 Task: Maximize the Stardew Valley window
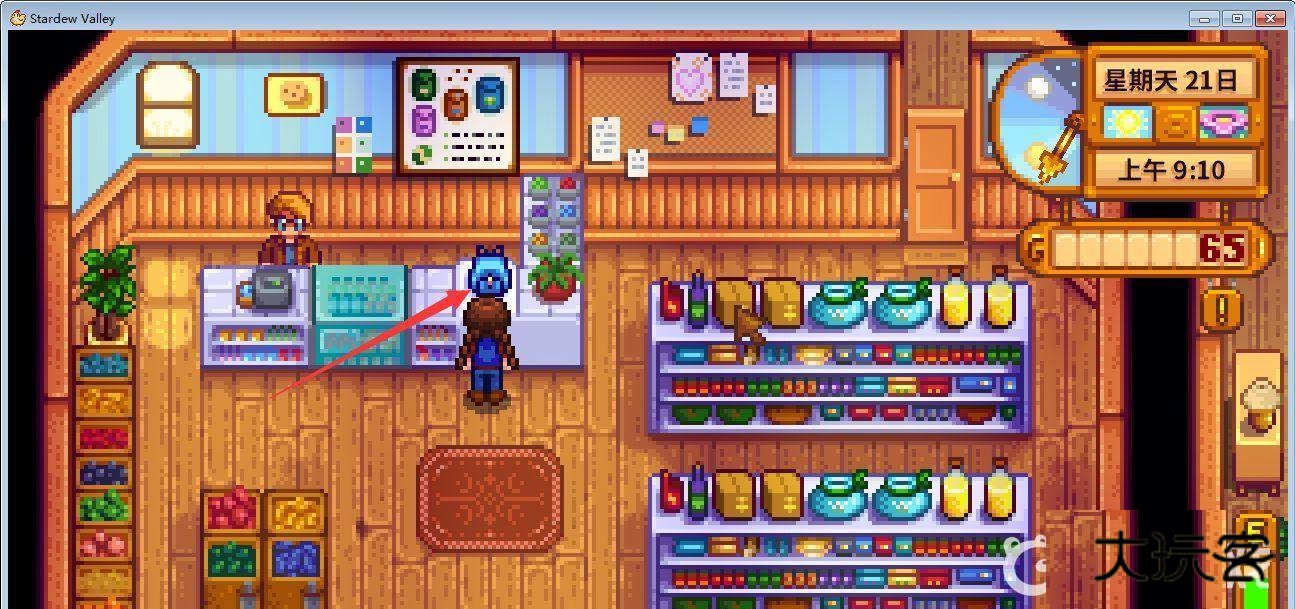tap(1238, 18)
